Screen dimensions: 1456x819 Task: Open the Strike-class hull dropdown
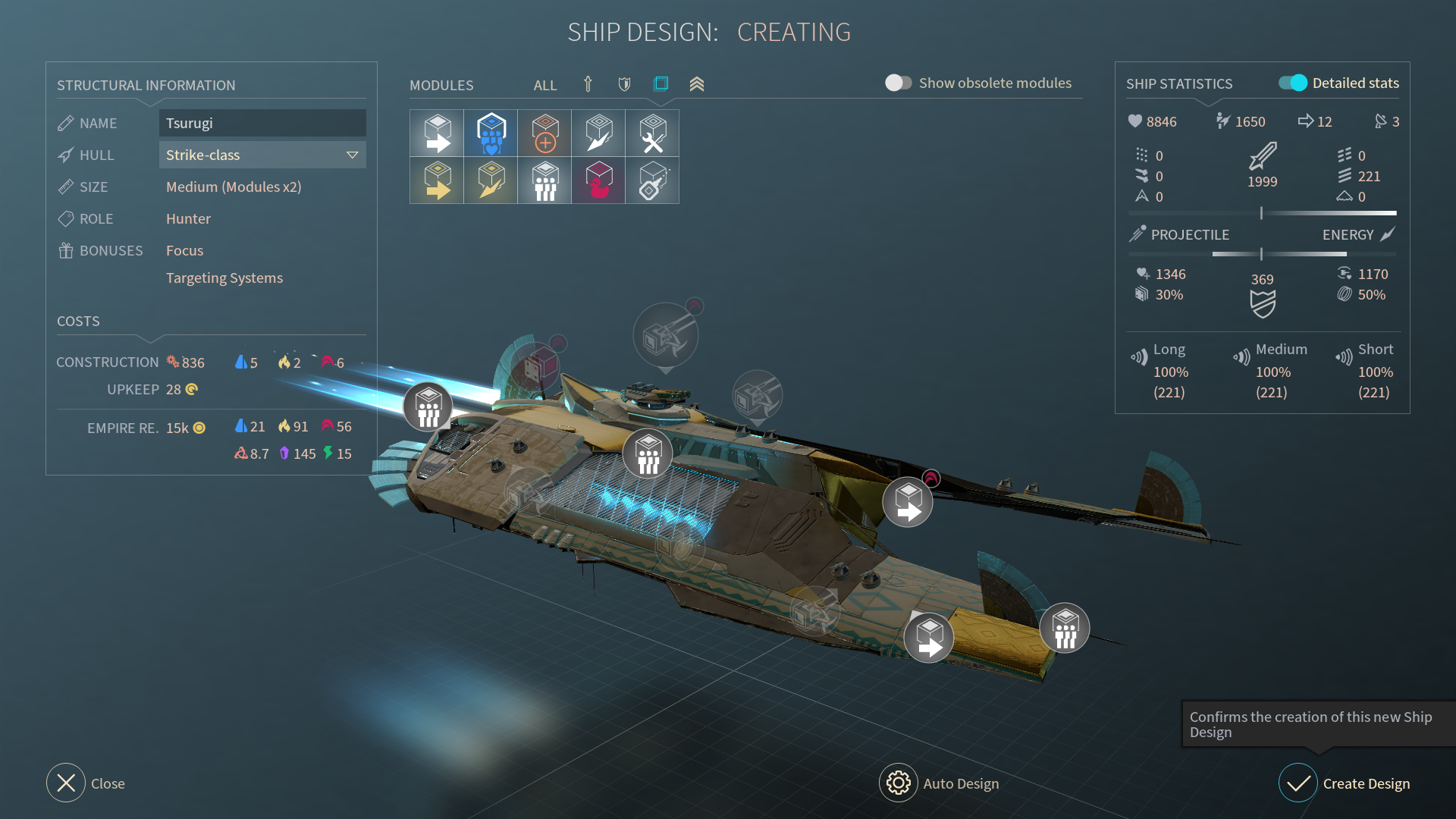tap(262, 155)
